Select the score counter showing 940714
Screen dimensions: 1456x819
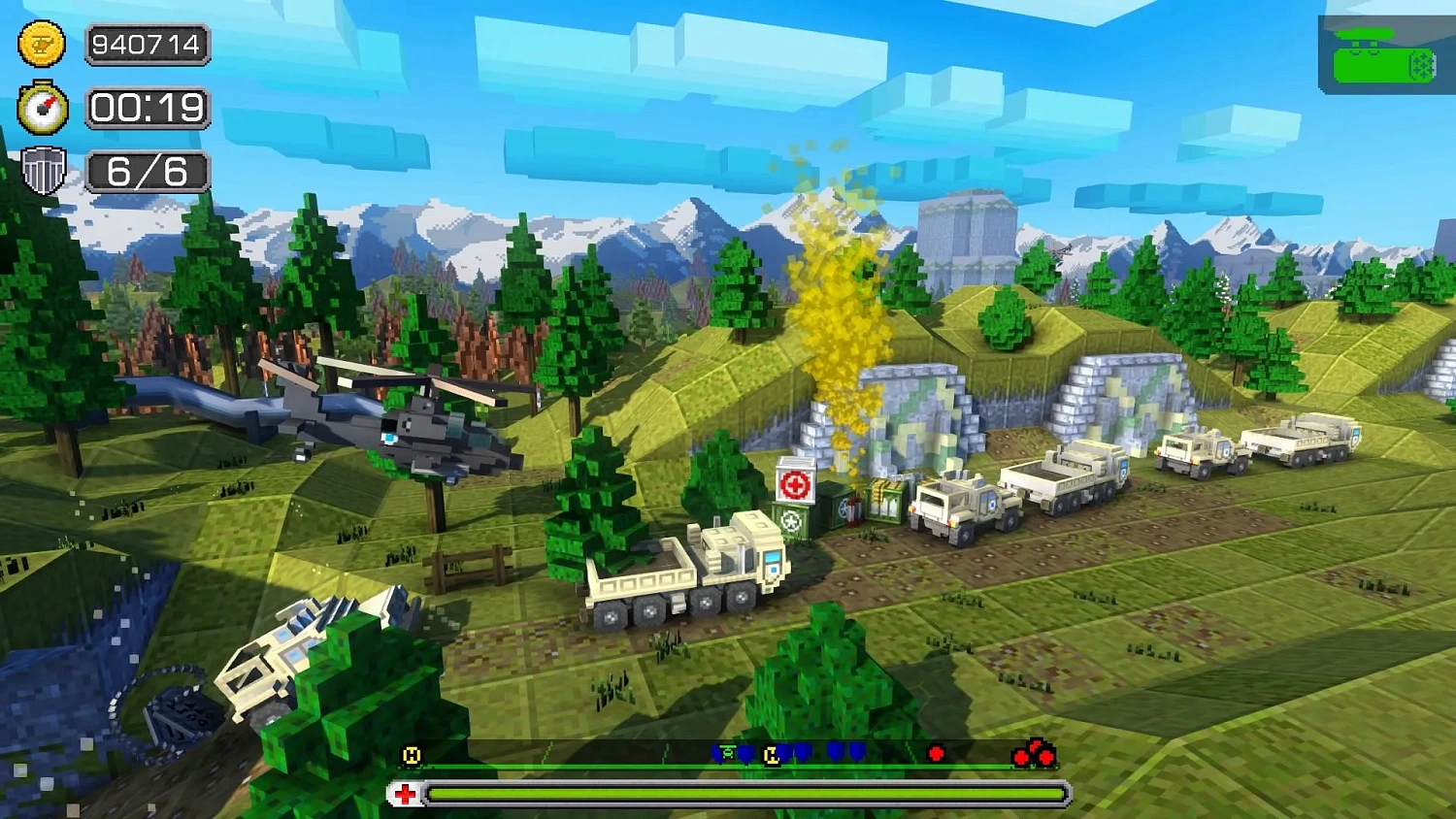(148, 45)
